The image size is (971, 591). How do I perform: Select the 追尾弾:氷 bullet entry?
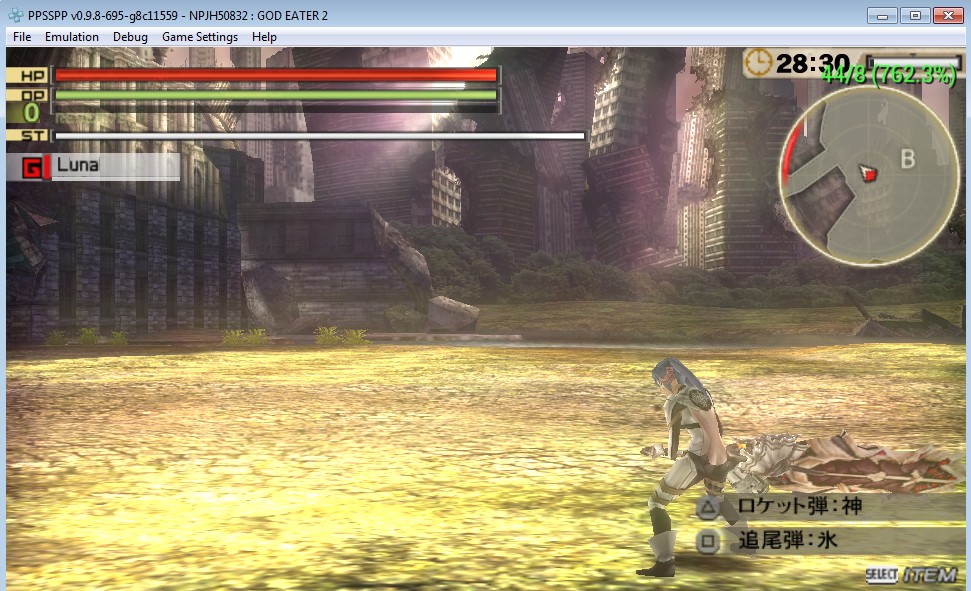coord(786,542)
